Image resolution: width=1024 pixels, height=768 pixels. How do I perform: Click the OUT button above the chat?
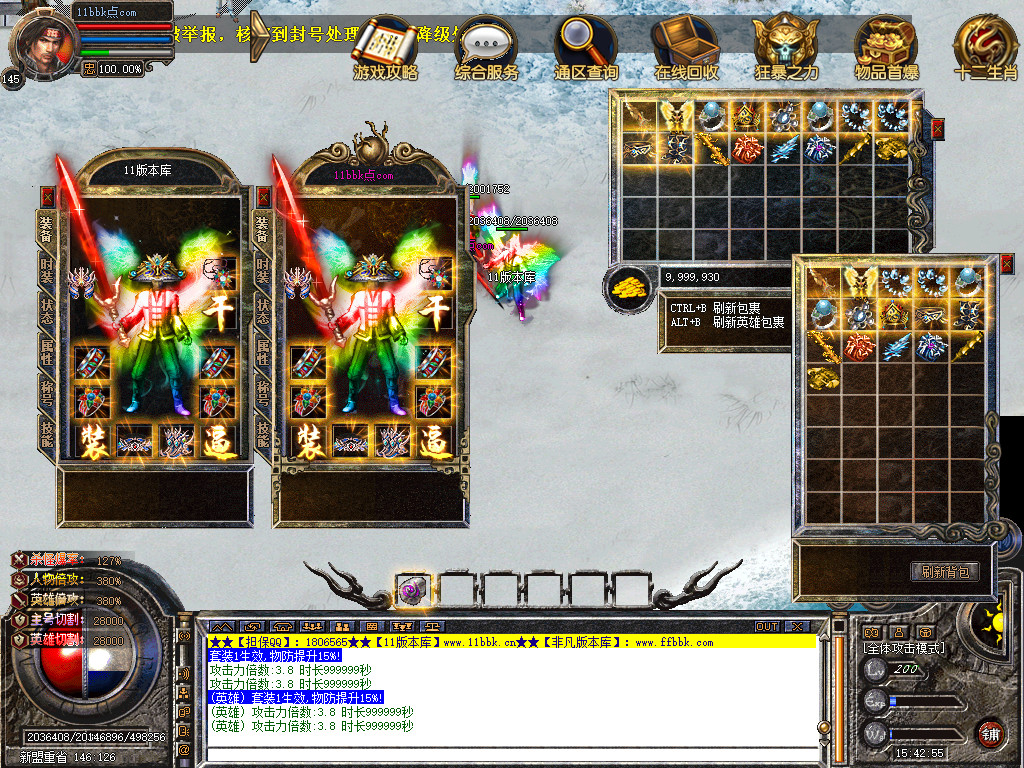pos(767,627)
